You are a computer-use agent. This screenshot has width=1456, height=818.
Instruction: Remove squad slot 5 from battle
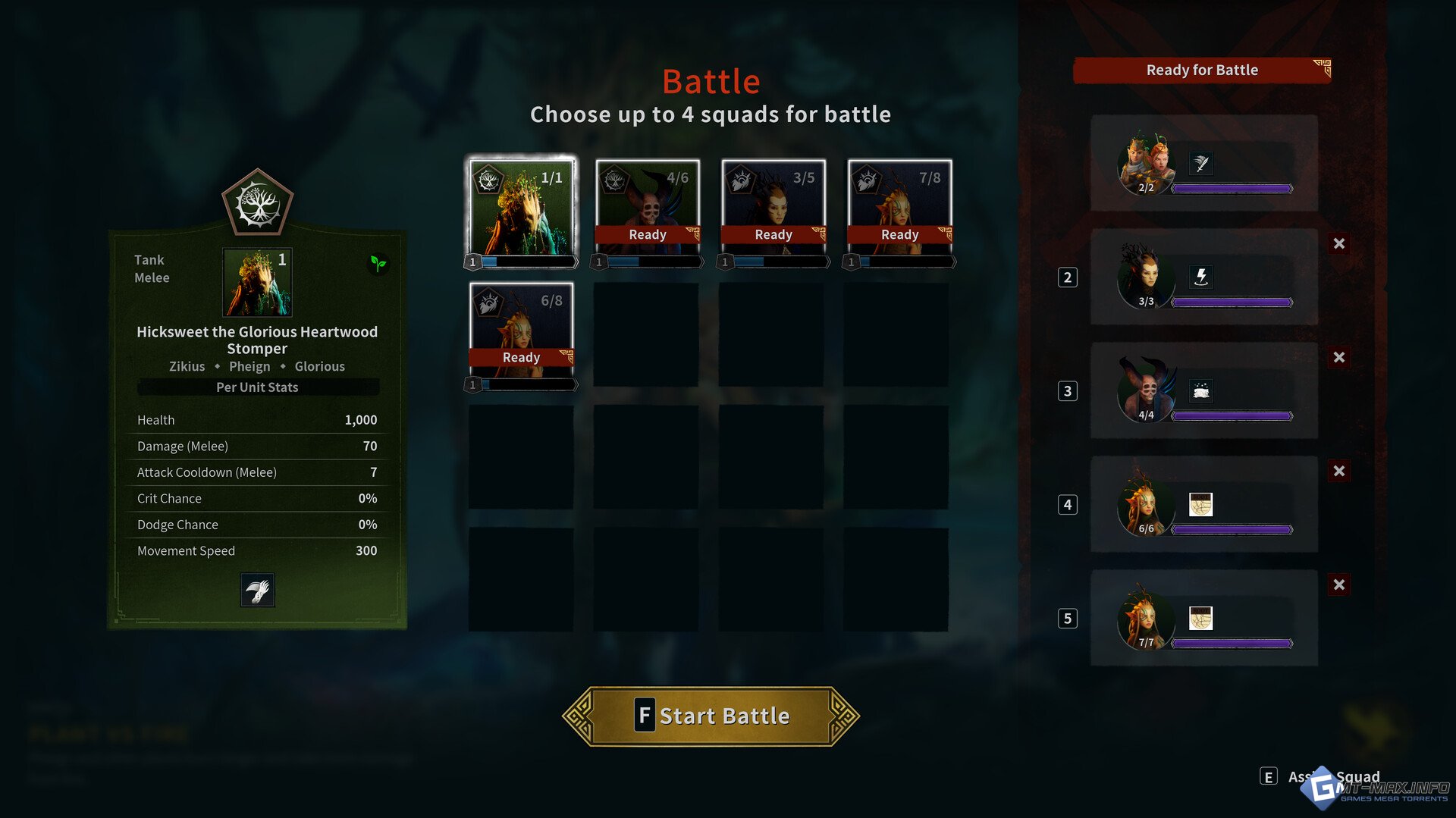click(1339, 585)
